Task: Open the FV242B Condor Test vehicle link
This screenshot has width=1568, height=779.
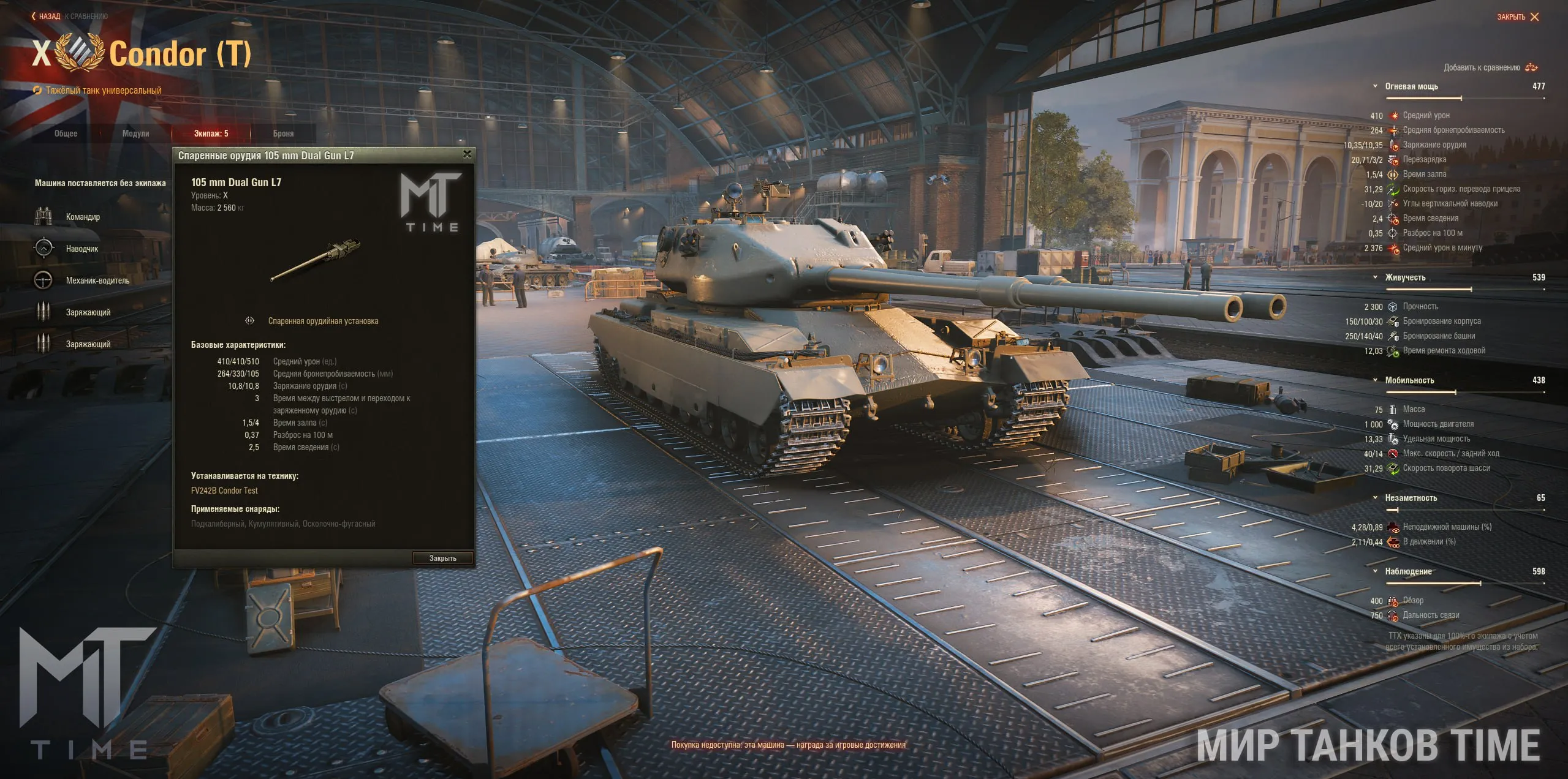Action: point(224,491)
